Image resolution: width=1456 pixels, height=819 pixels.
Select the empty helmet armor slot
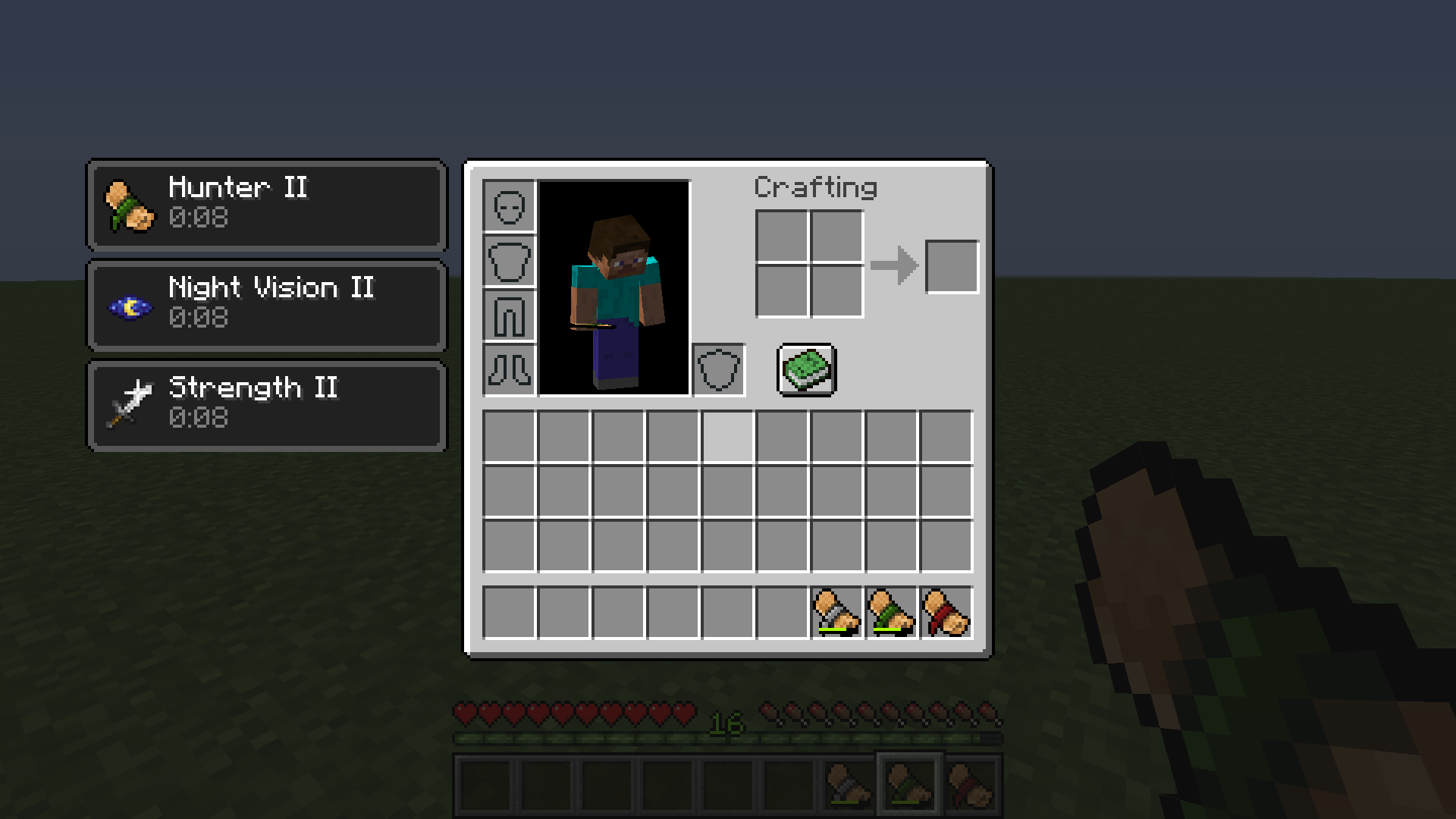(508, 206)
